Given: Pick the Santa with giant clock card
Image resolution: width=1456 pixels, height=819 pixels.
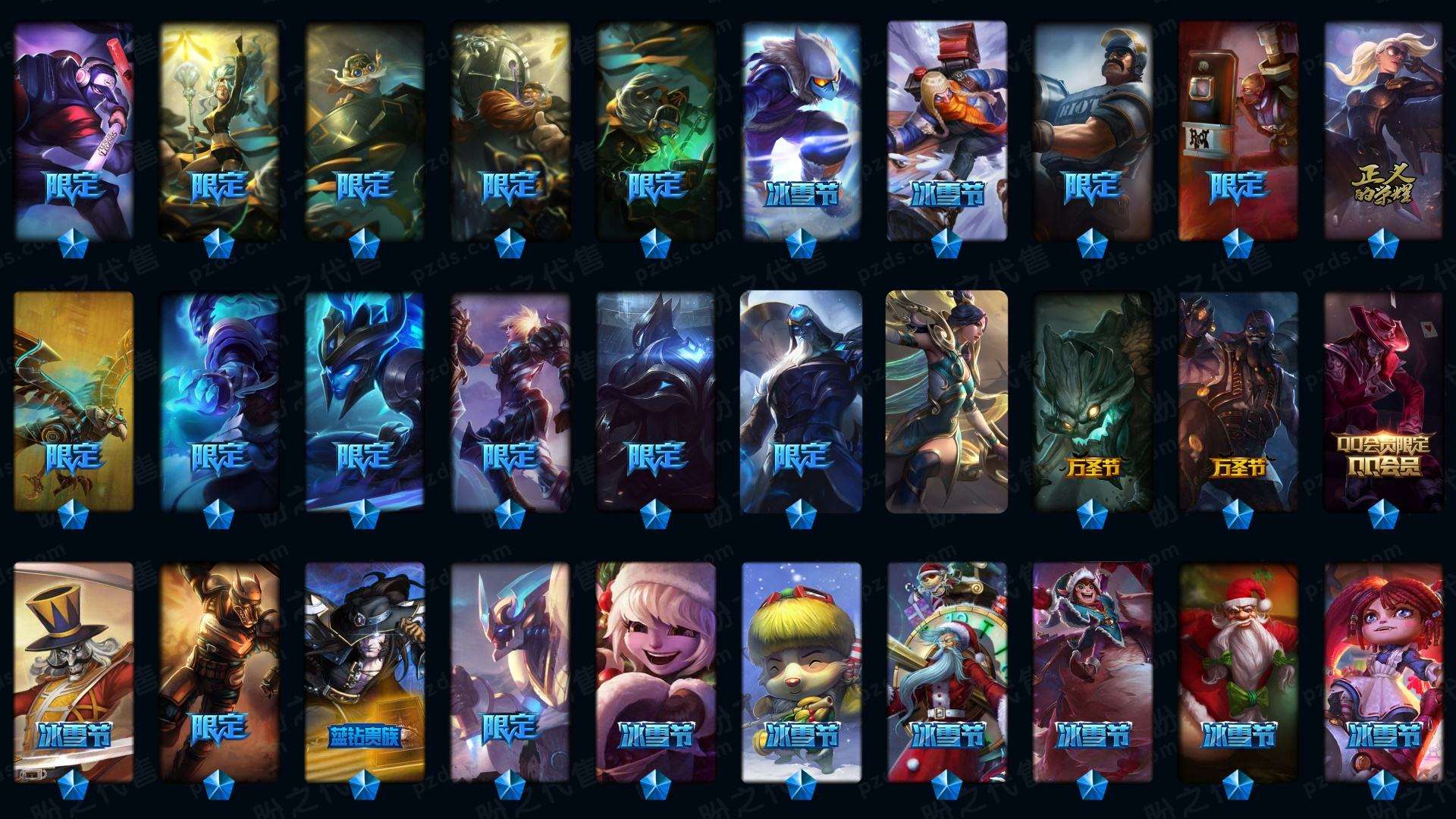Looking at the screenshot, I should coord(947,672).
